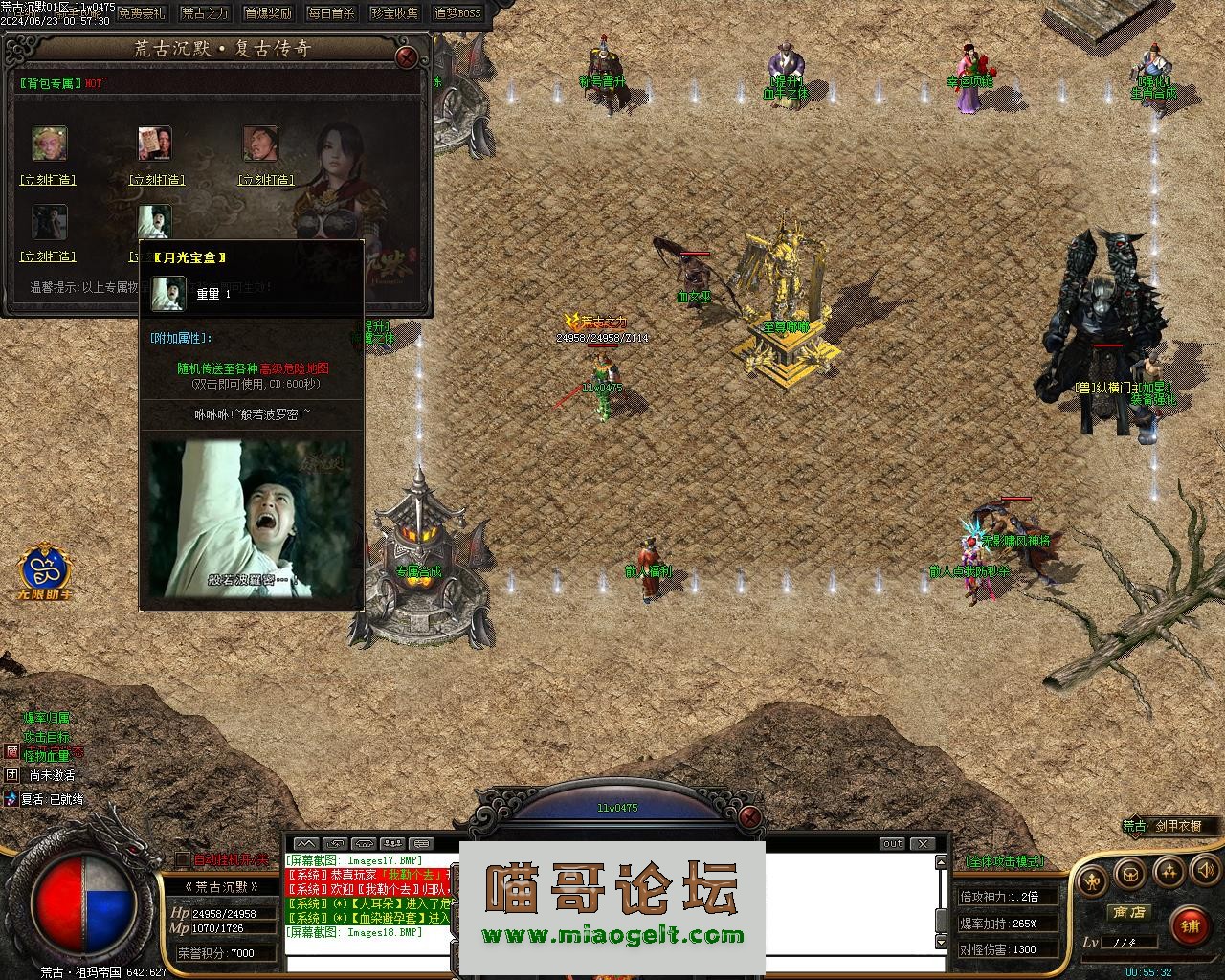Close the llw0475 panel with red X
Image resolution: width=1225 pixels, height=980 pixels.
(751, 816)
